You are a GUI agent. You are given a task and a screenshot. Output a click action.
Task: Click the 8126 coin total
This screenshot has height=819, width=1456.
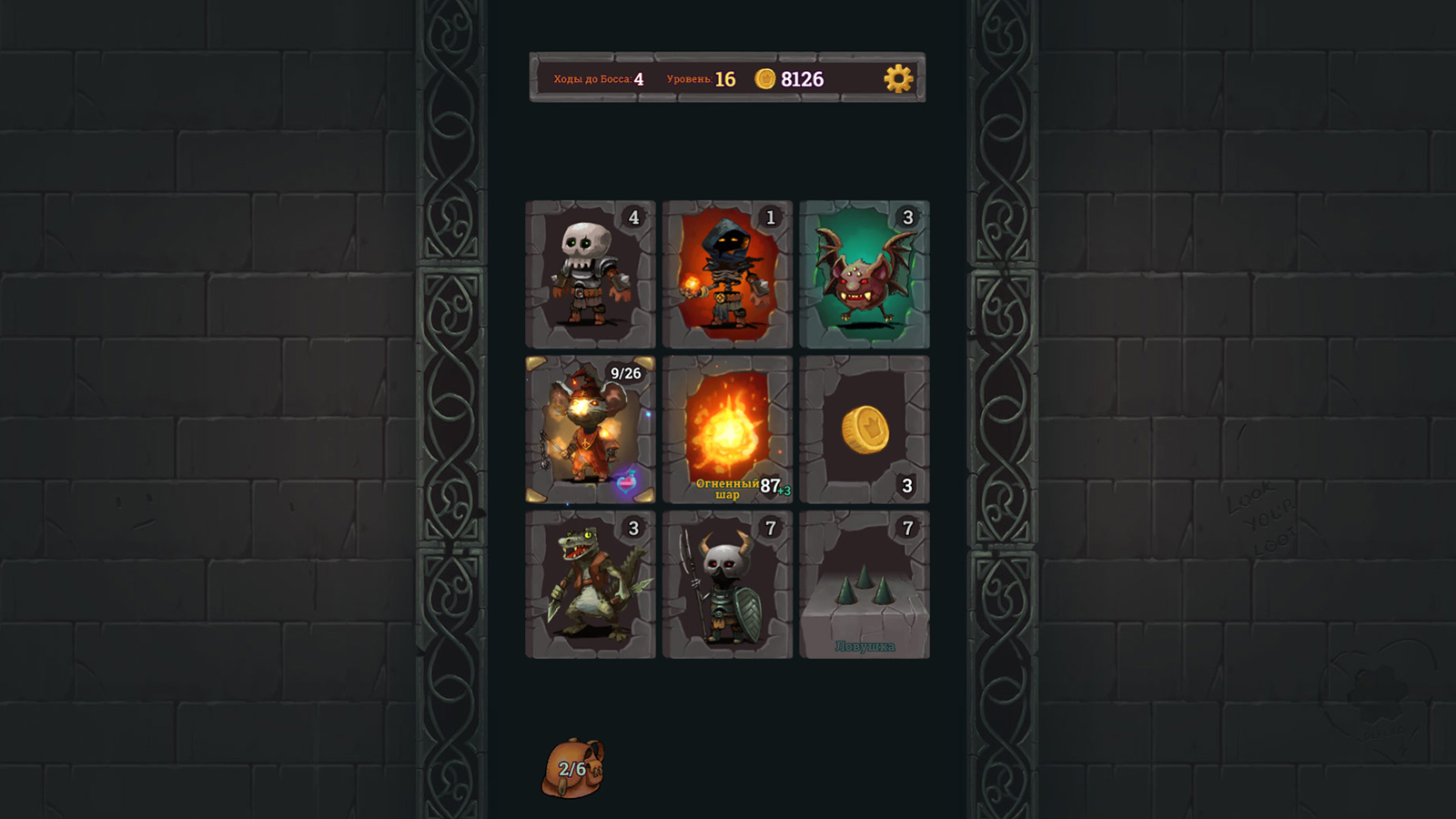tap(801, 79)
